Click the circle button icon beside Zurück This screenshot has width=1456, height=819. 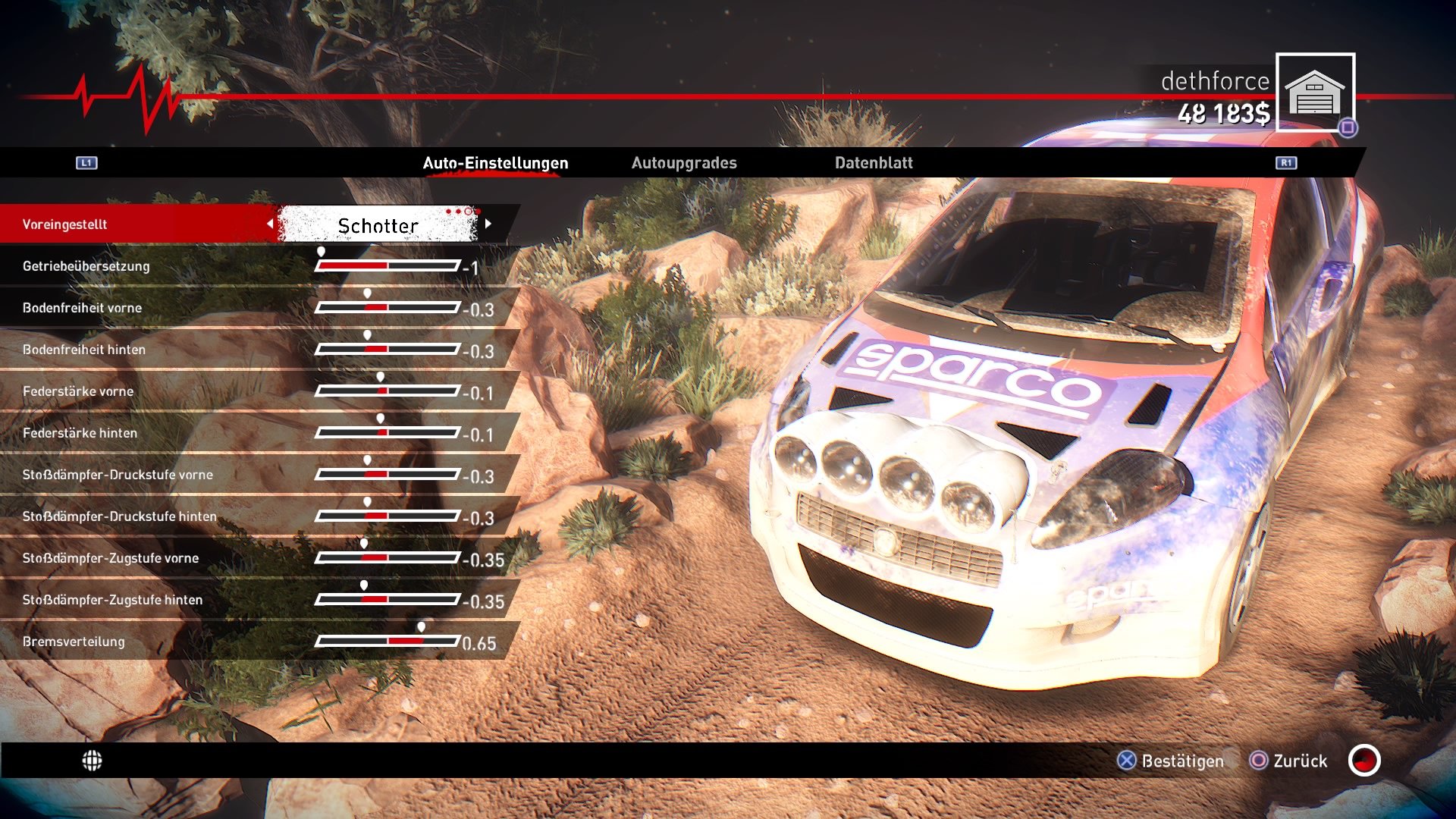tap(1259, 761)
